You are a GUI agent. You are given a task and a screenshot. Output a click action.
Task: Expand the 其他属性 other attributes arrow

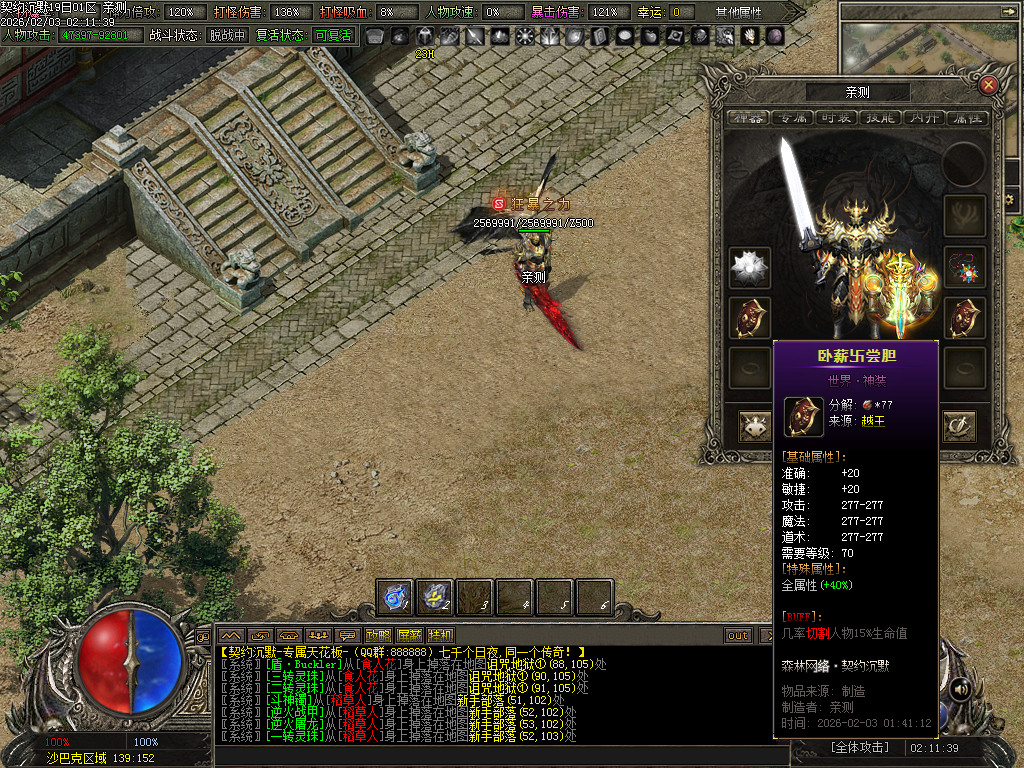point(794,12)
